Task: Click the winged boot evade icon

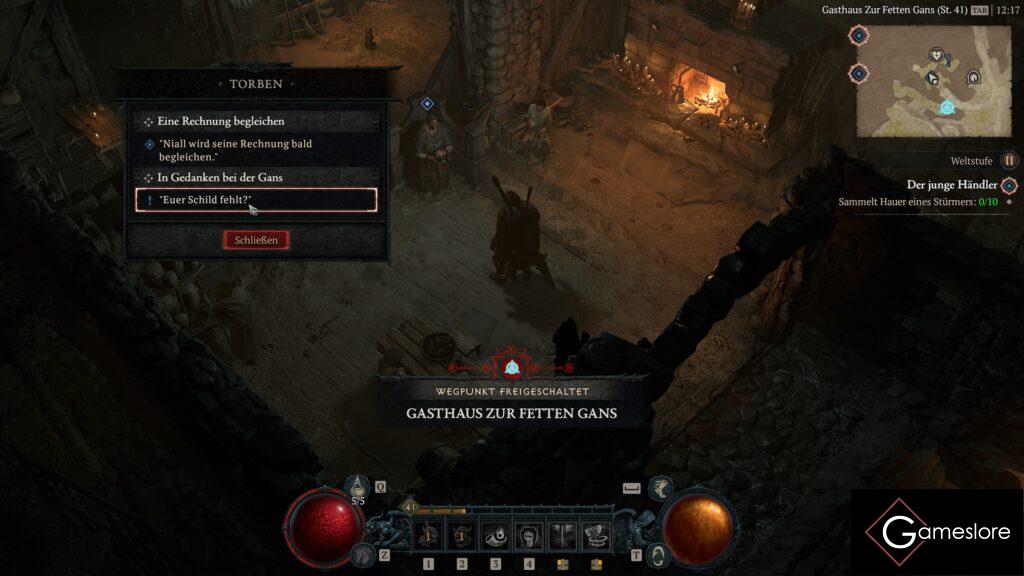Action: [x=660, y=488]
